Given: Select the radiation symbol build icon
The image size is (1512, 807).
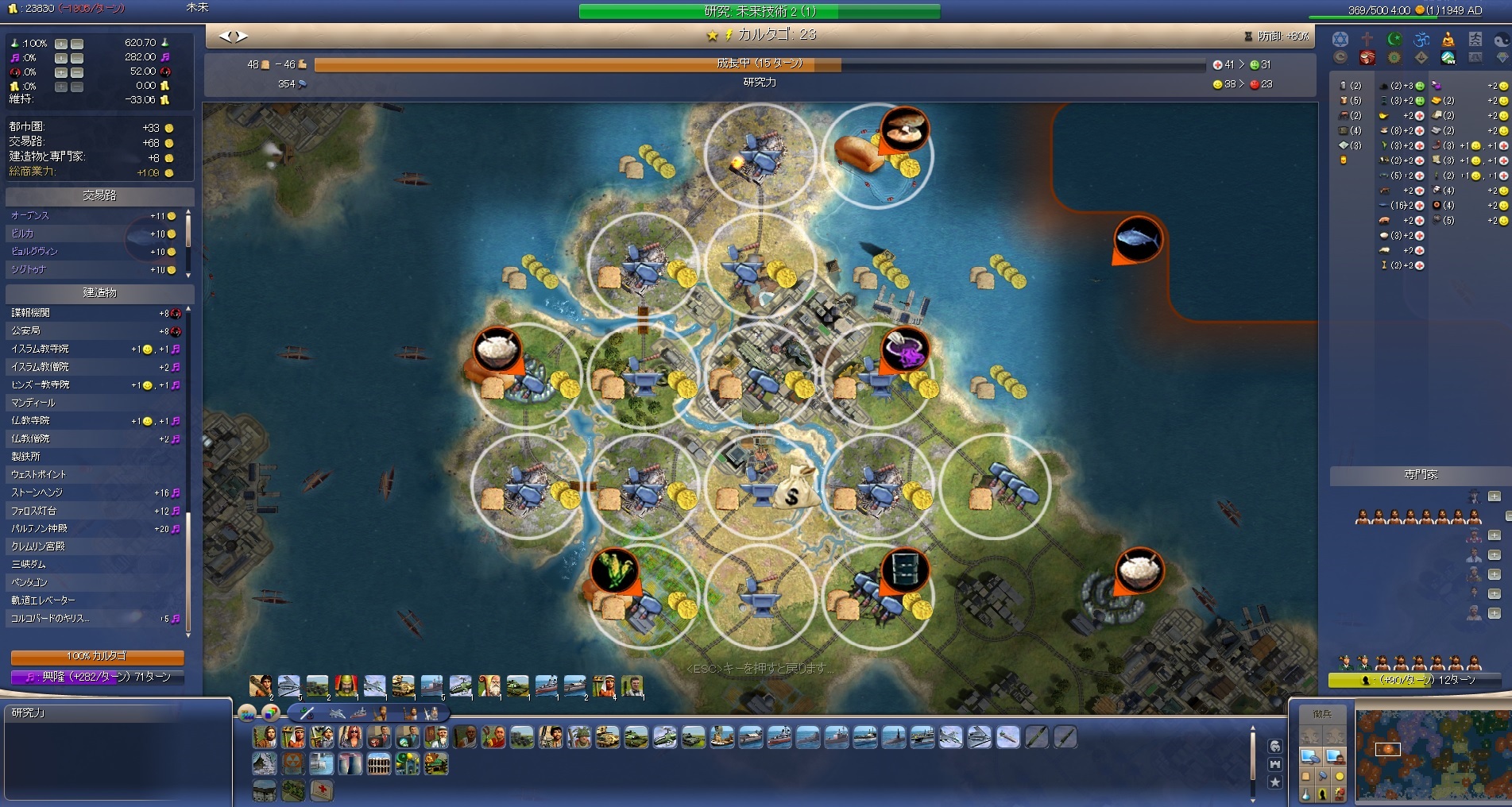Looking at the screenshot, I should (x=293, y=764).
